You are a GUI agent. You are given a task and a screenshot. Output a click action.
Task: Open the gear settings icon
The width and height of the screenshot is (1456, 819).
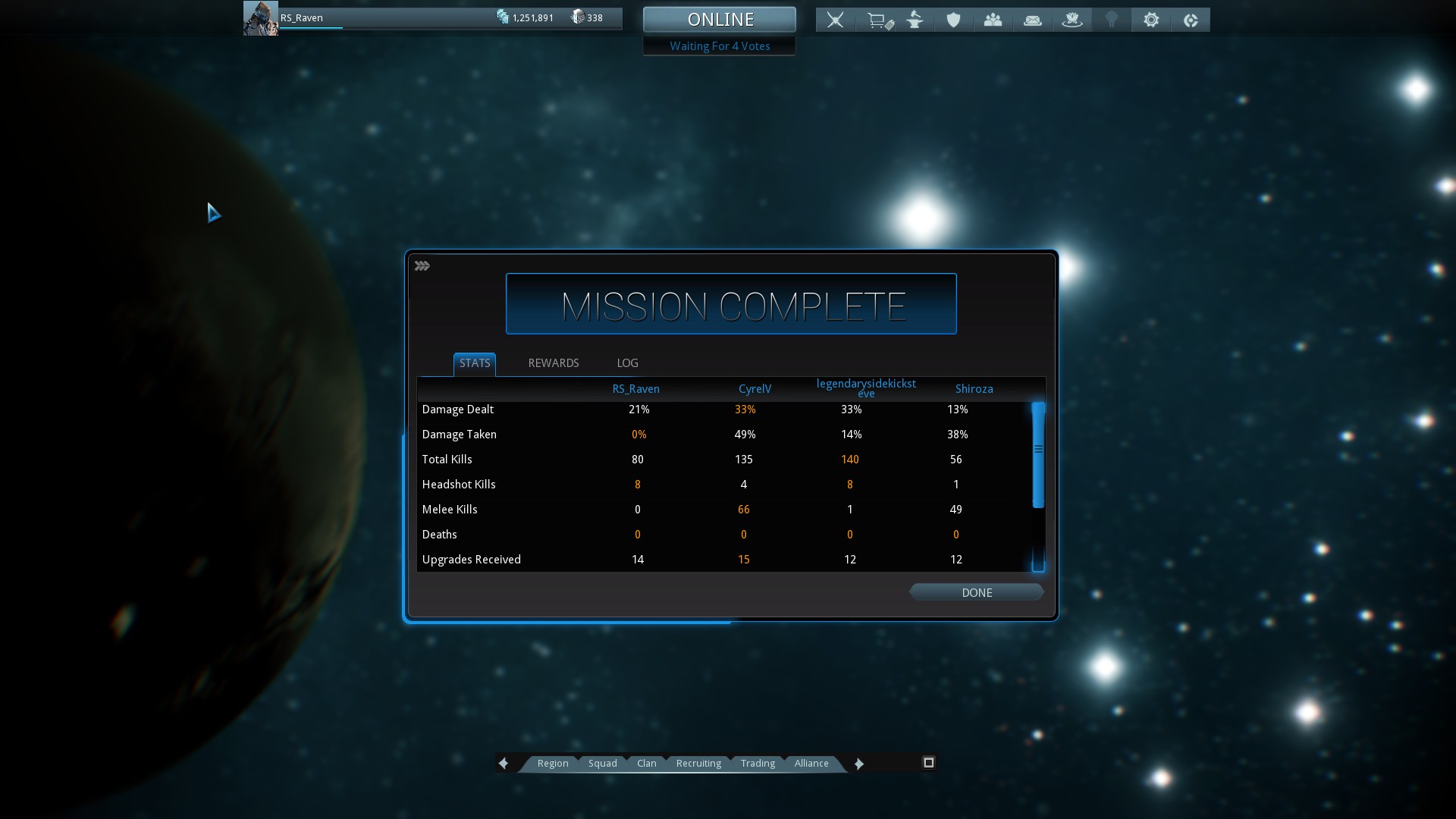(x=1151, y=20)
